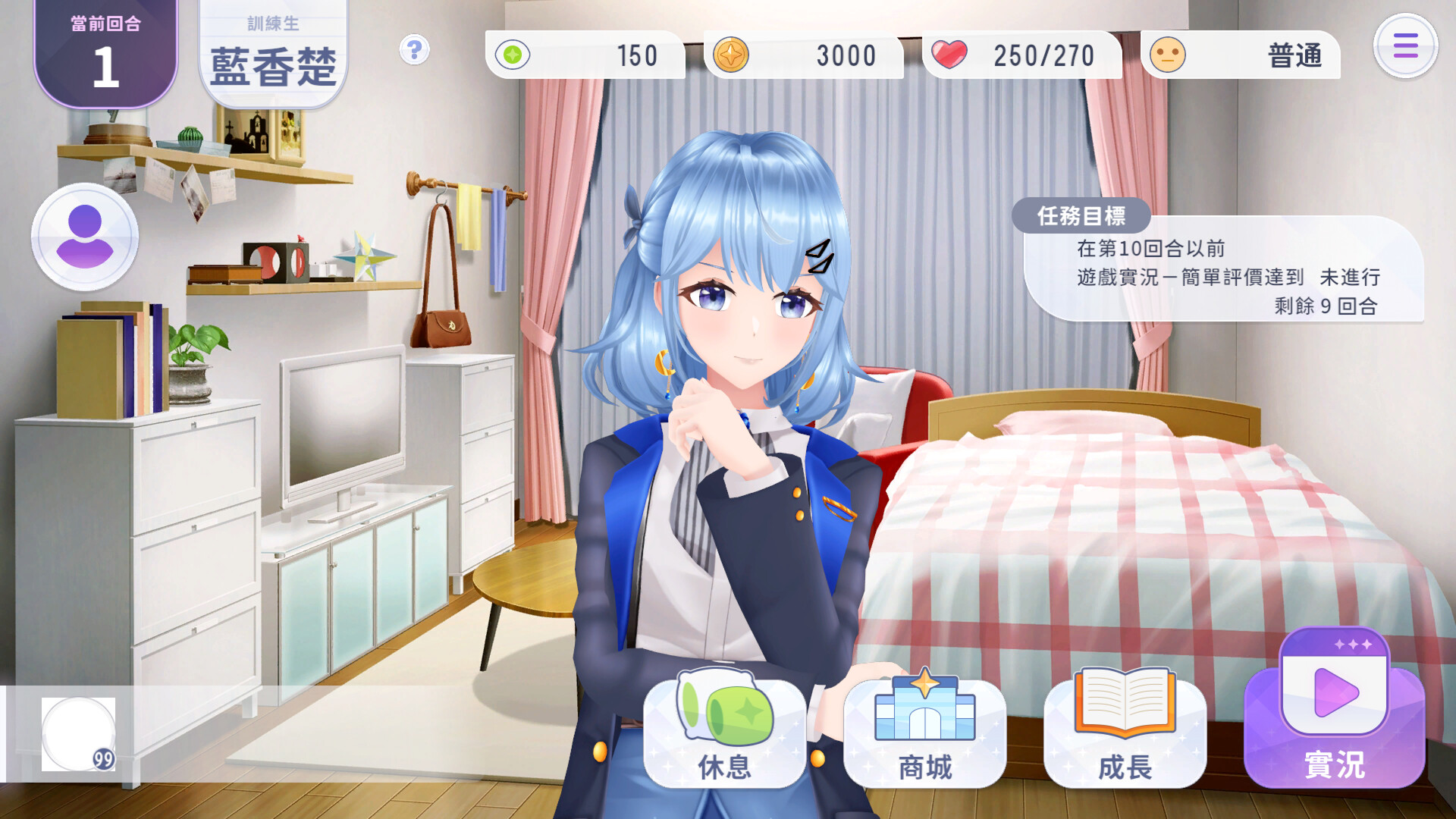Open the 任務目標 header tab

(1083, 218)
